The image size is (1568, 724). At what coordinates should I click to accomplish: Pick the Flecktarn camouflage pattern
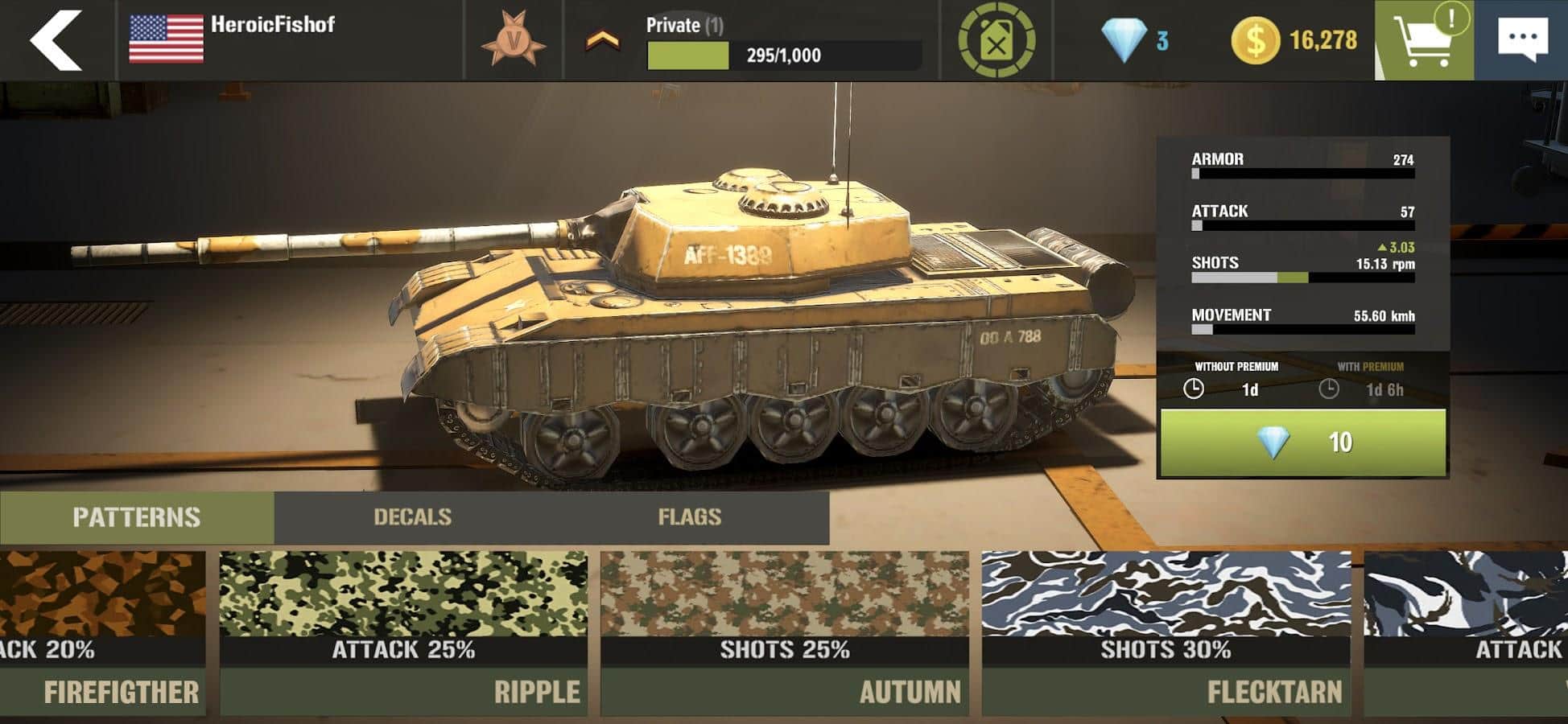pyautogui.click(x=1166, y=632)
